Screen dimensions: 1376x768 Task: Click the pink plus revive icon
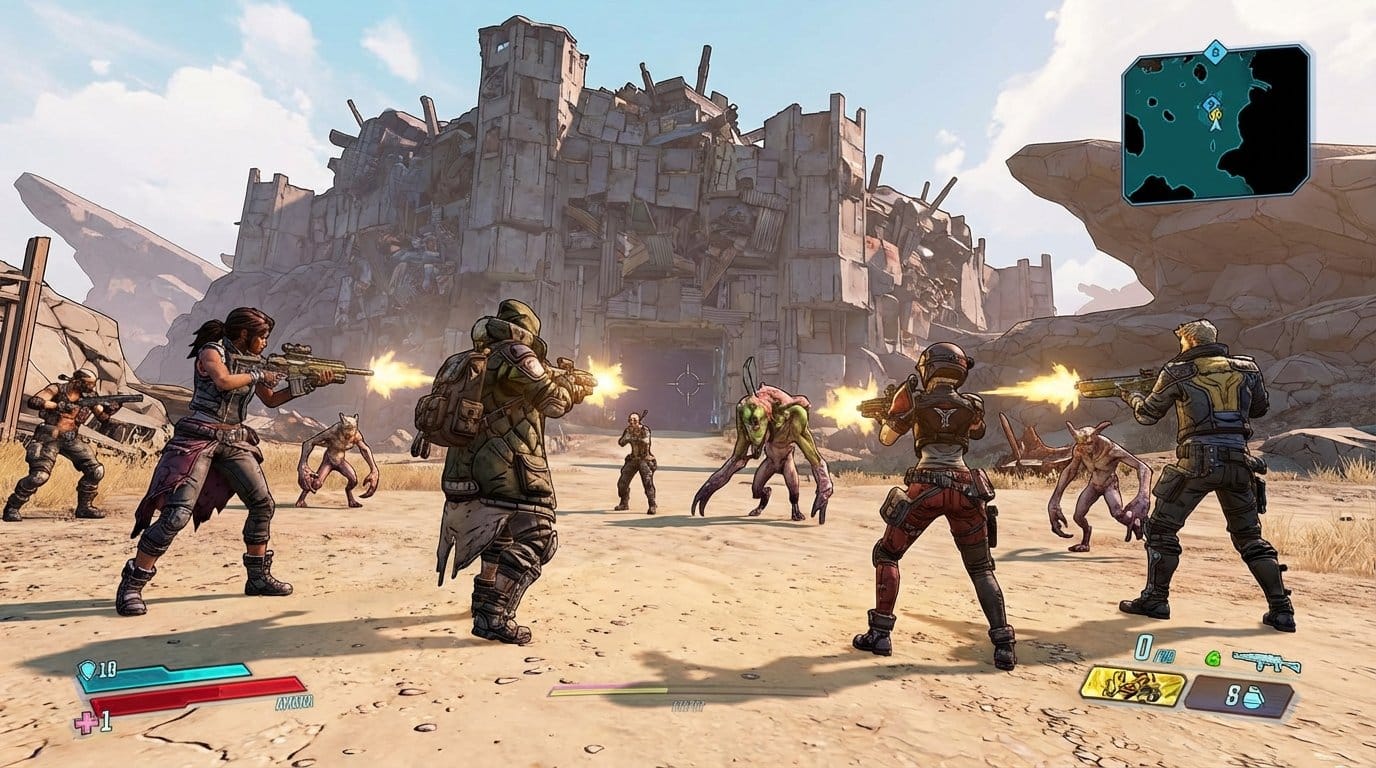[x=86, y=722]
